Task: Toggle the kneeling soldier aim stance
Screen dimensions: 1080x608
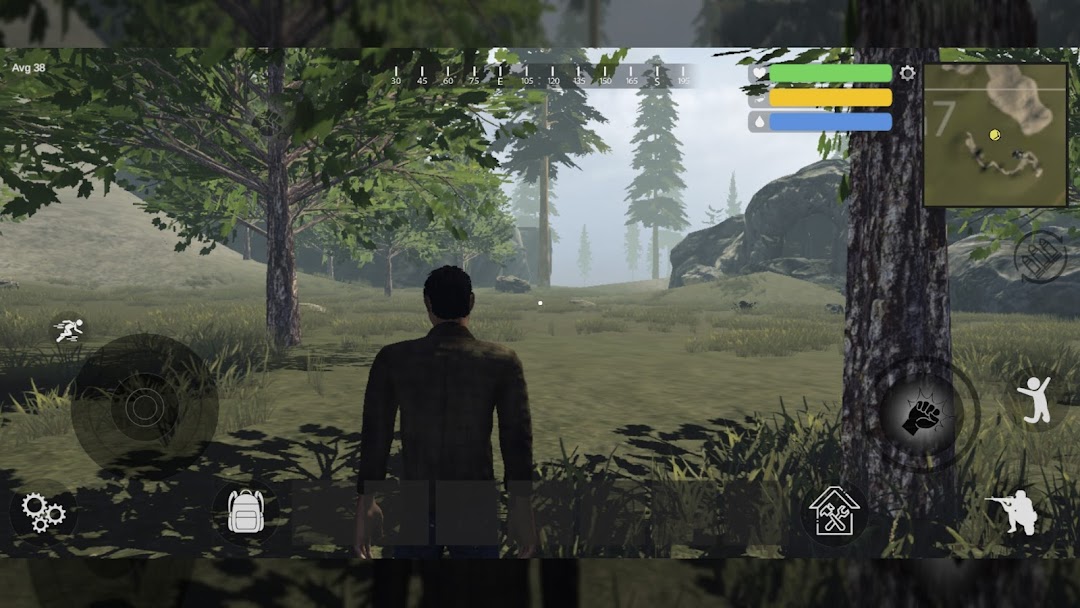Action: pyautogui.click(x=1012, y=512)
